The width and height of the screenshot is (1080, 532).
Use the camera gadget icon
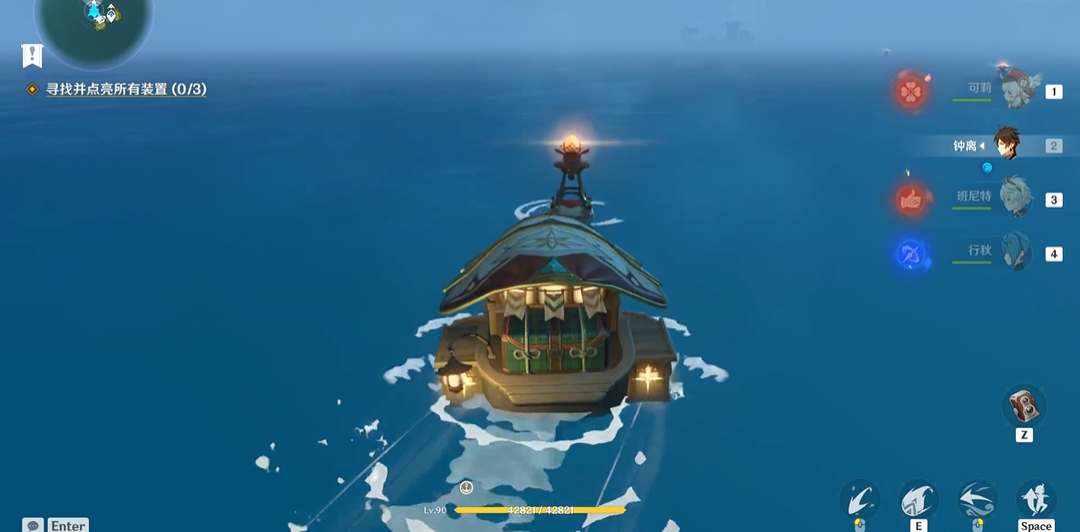pyautogui.click(x=1024, y=406)
